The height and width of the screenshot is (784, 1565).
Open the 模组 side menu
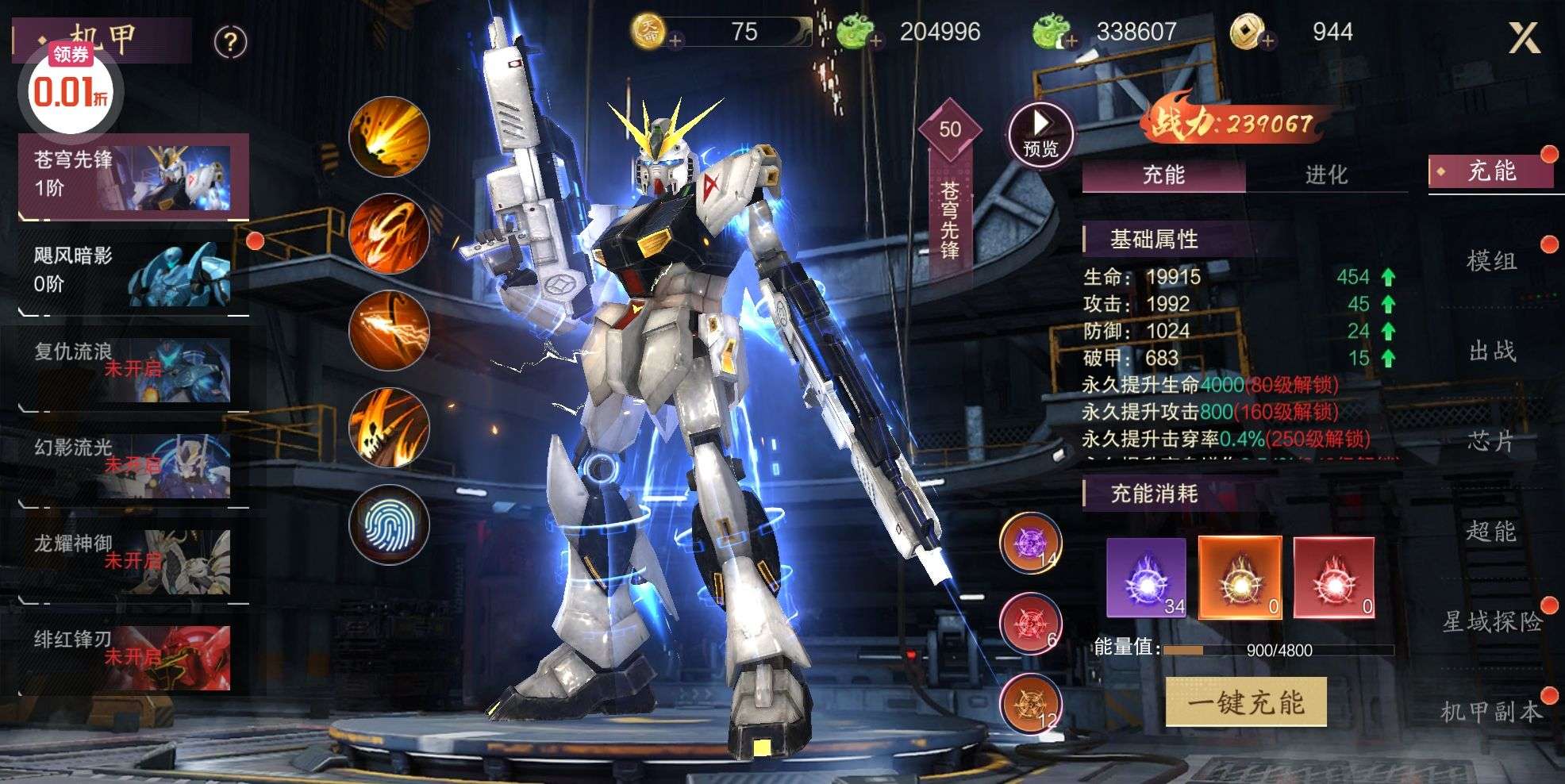click(x=1491, y=261)
